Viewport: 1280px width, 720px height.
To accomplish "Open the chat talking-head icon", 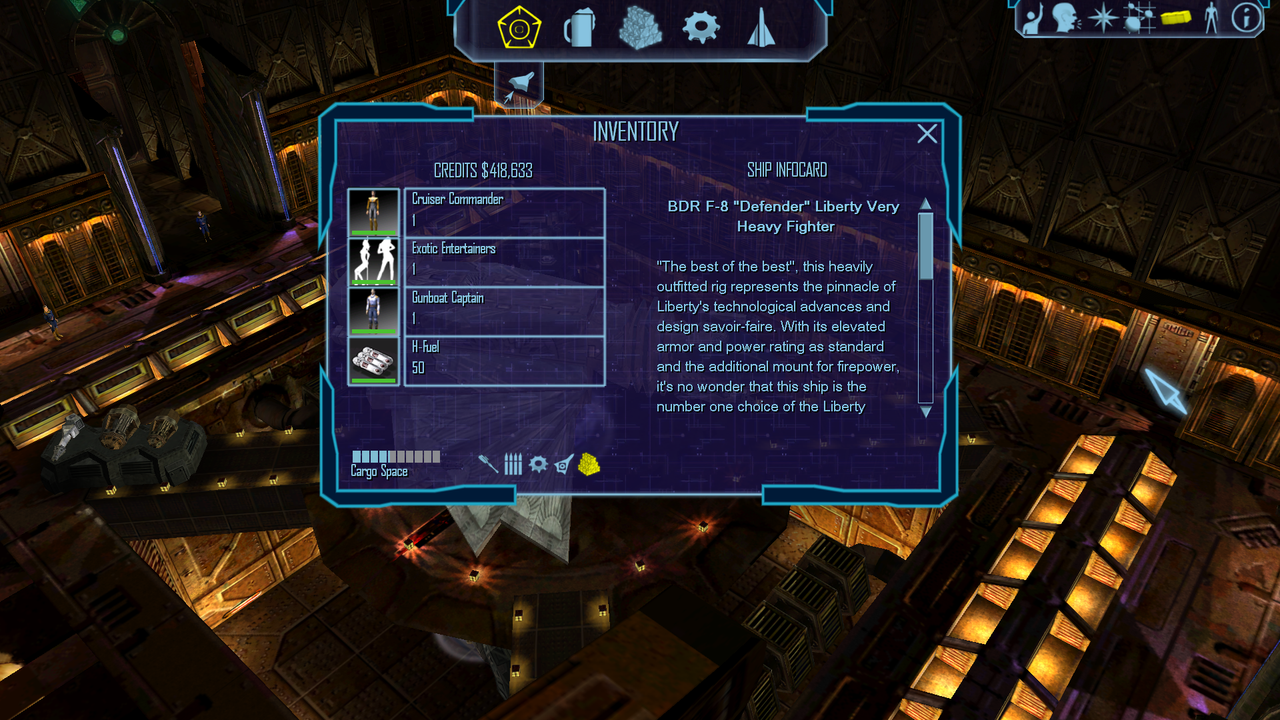I will tap(1066, 17).
